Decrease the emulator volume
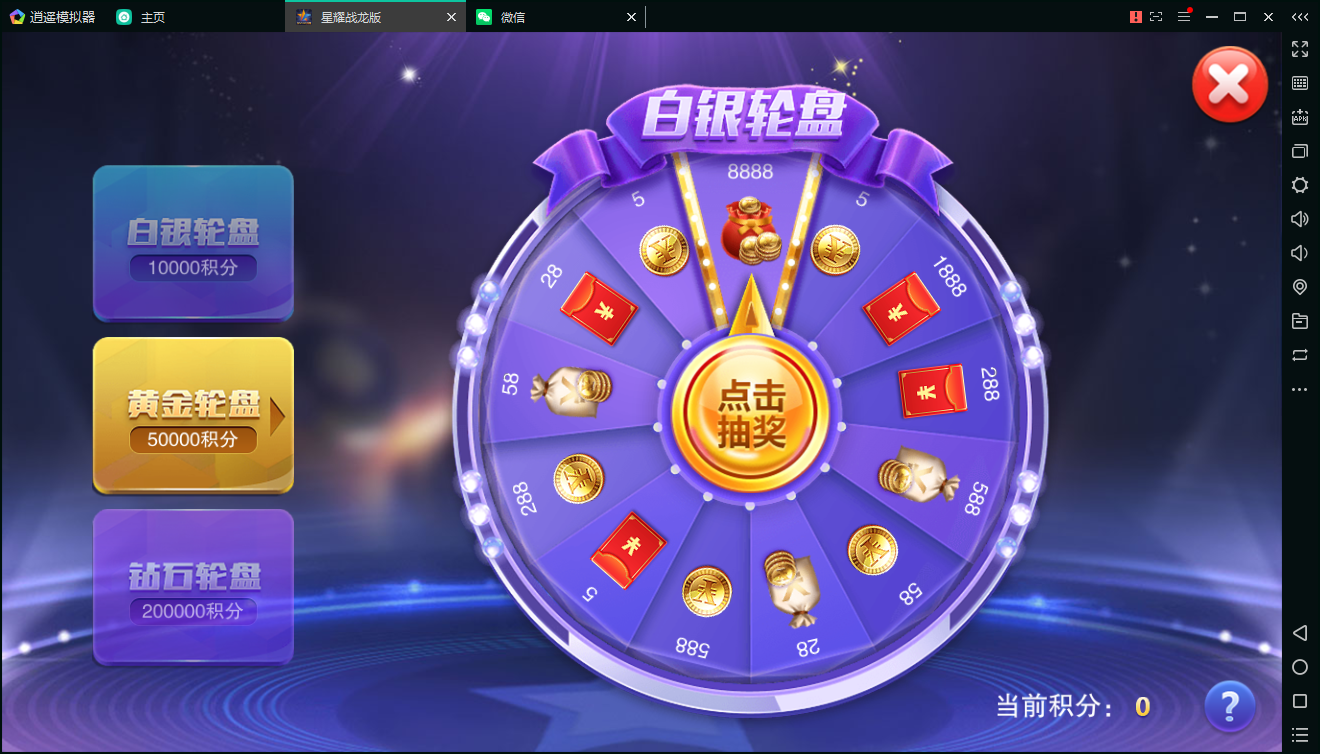This screenshot has width=1320, height=754. [x=1299, y=252]
